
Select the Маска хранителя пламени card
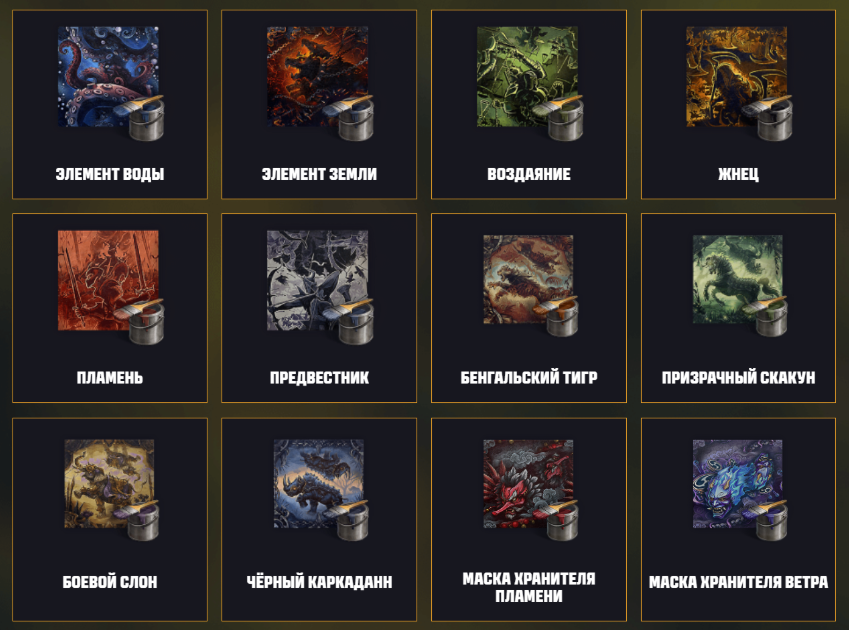[x=529, y=518]
